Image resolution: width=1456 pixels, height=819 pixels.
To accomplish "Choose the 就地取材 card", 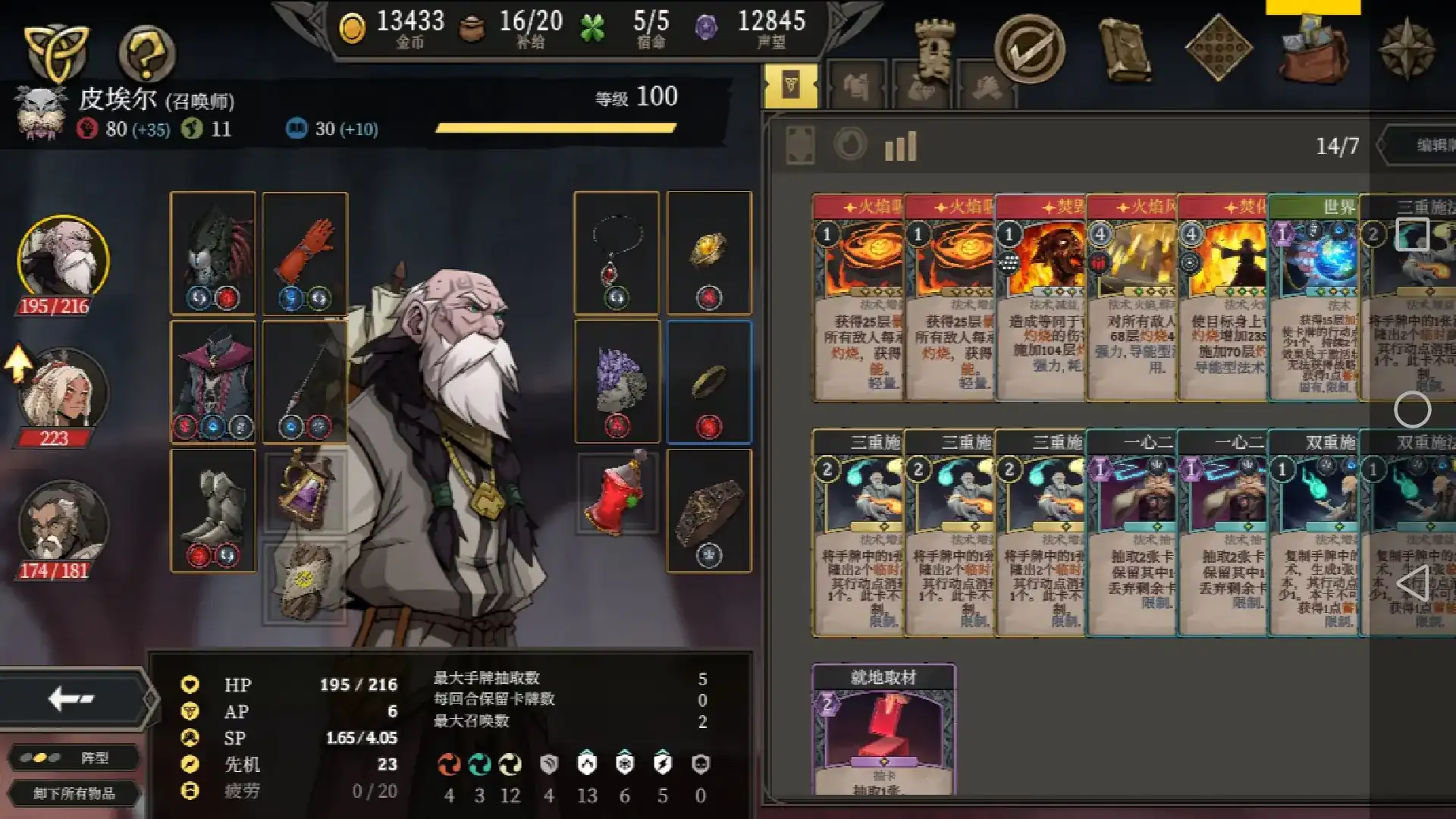I will [883, 730].
